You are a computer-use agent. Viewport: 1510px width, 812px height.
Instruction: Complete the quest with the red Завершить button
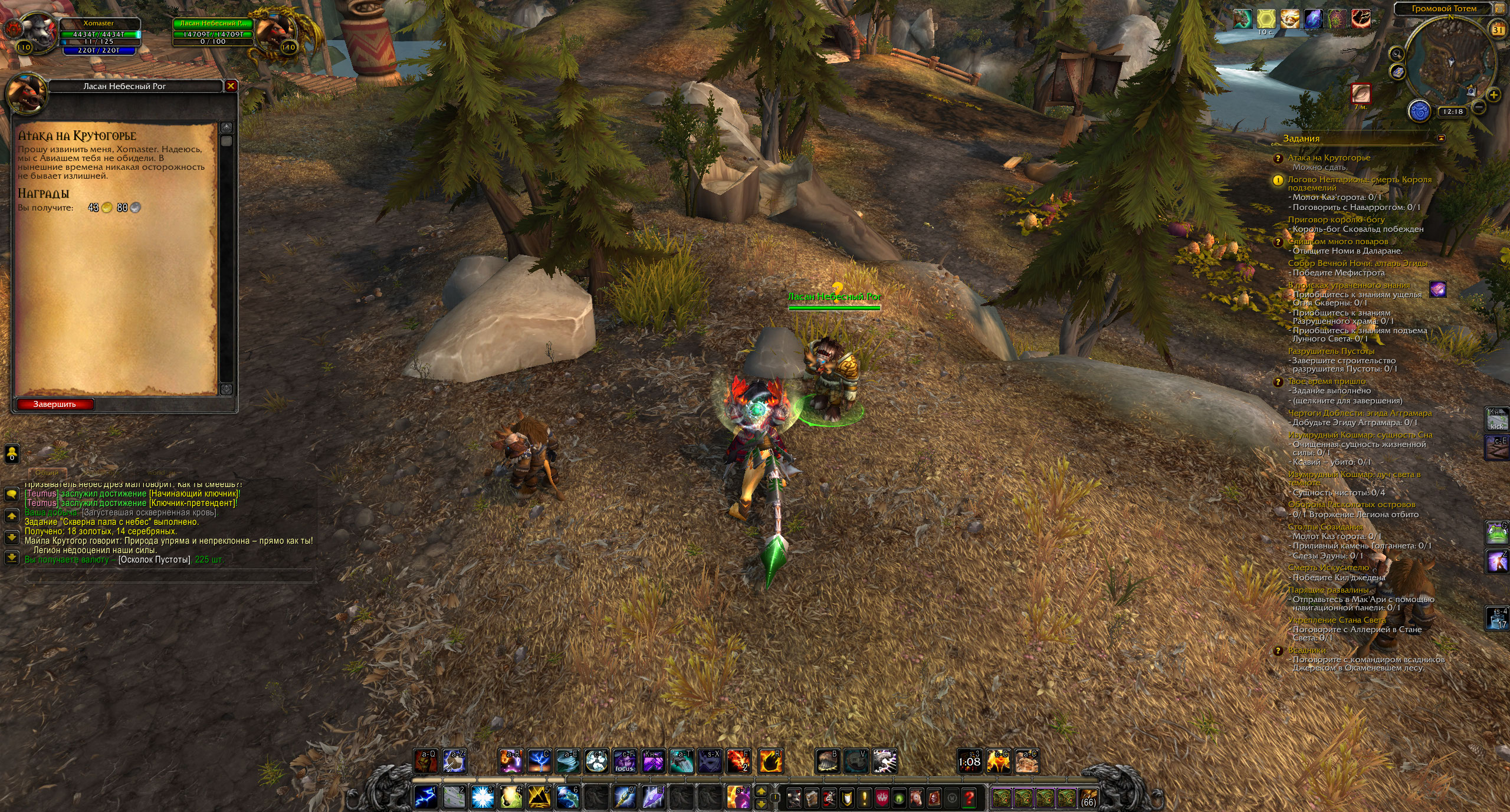pos(55,405)
